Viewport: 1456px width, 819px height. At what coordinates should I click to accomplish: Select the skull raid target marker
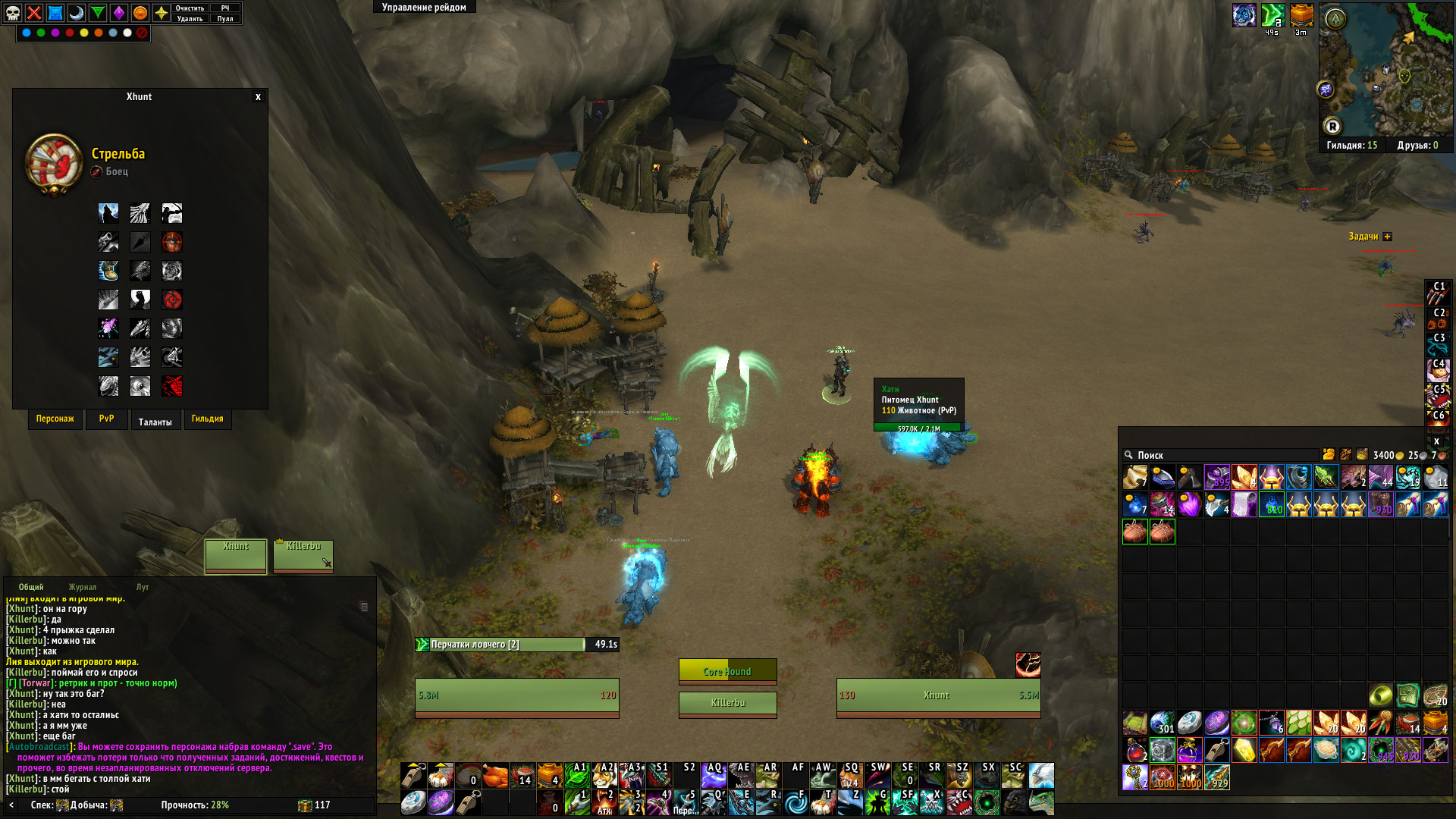13,13
